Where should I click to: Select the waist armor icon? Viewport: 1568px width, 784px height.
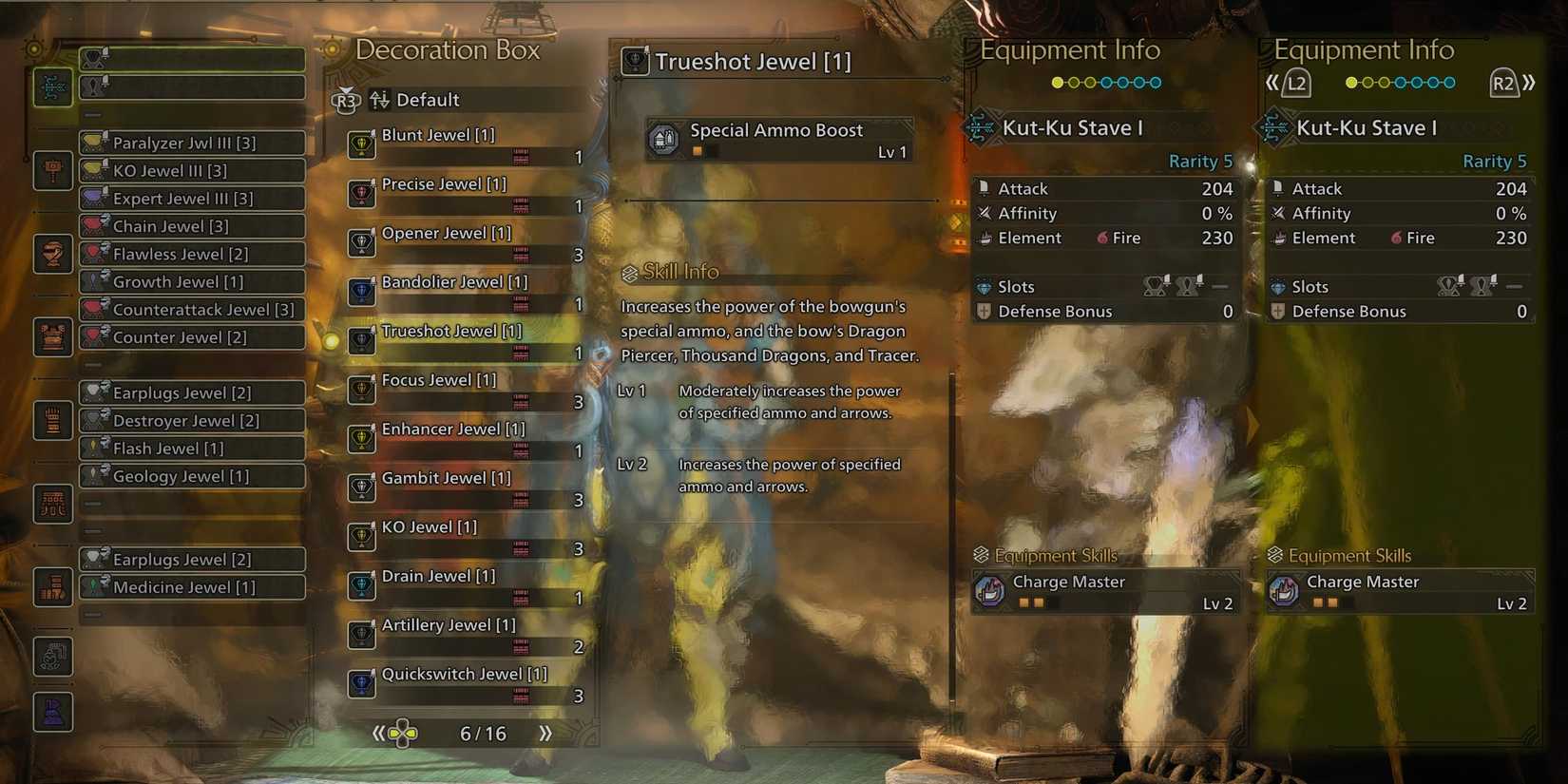pos(52,505)
